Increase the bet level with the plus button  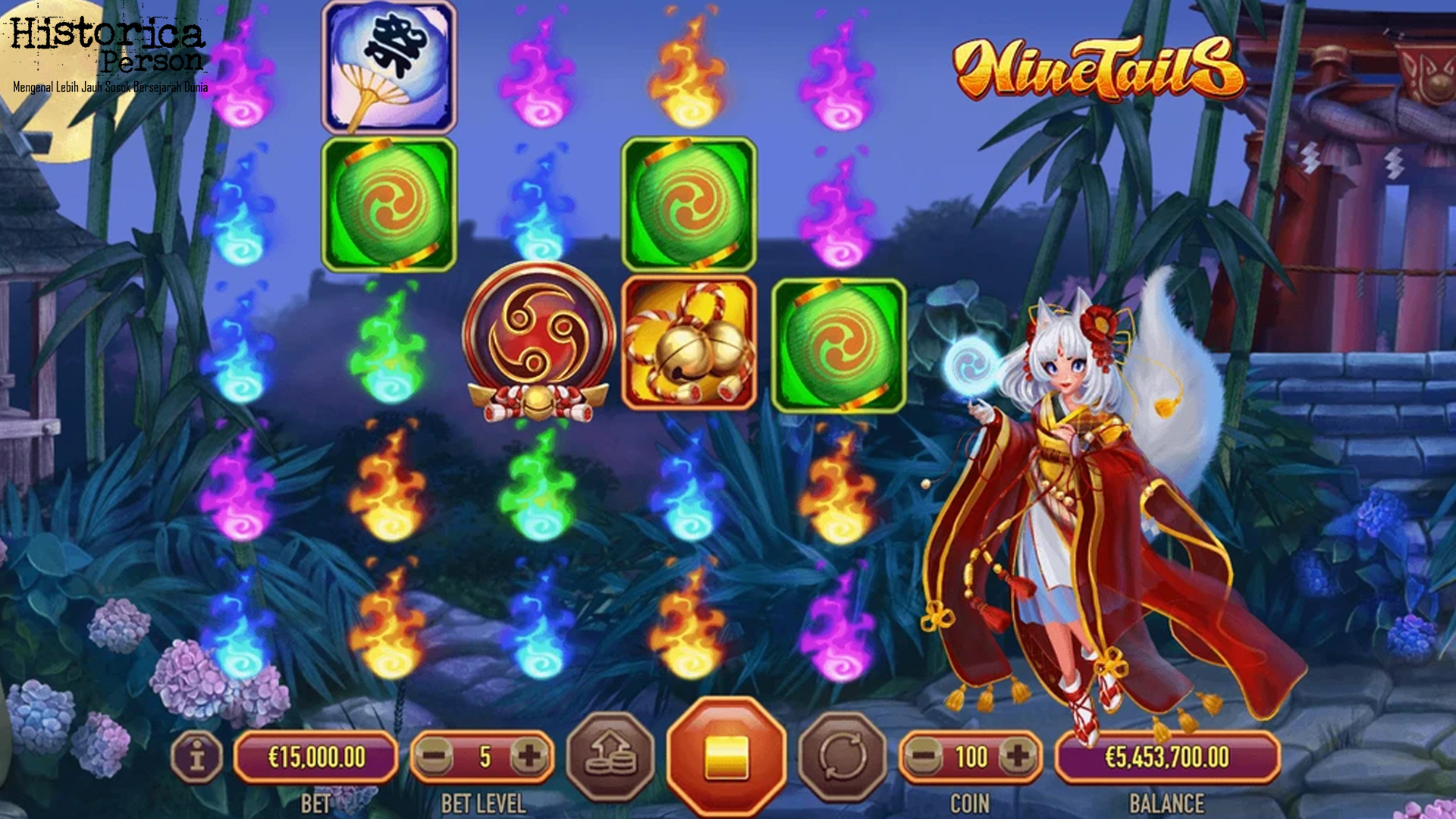(531, 753)
